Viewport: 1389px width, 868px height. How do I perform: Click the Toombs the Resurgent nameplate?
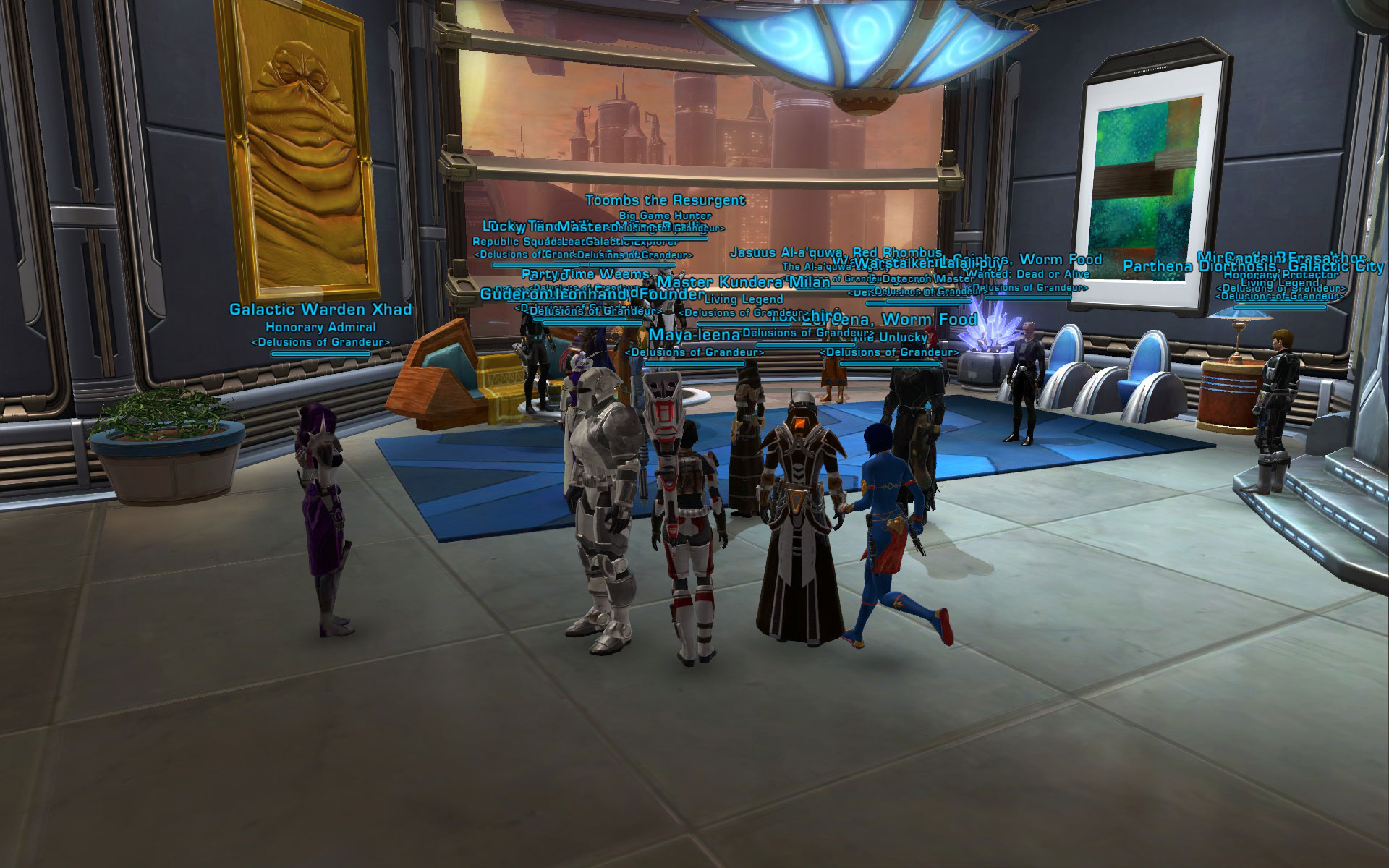664,200
